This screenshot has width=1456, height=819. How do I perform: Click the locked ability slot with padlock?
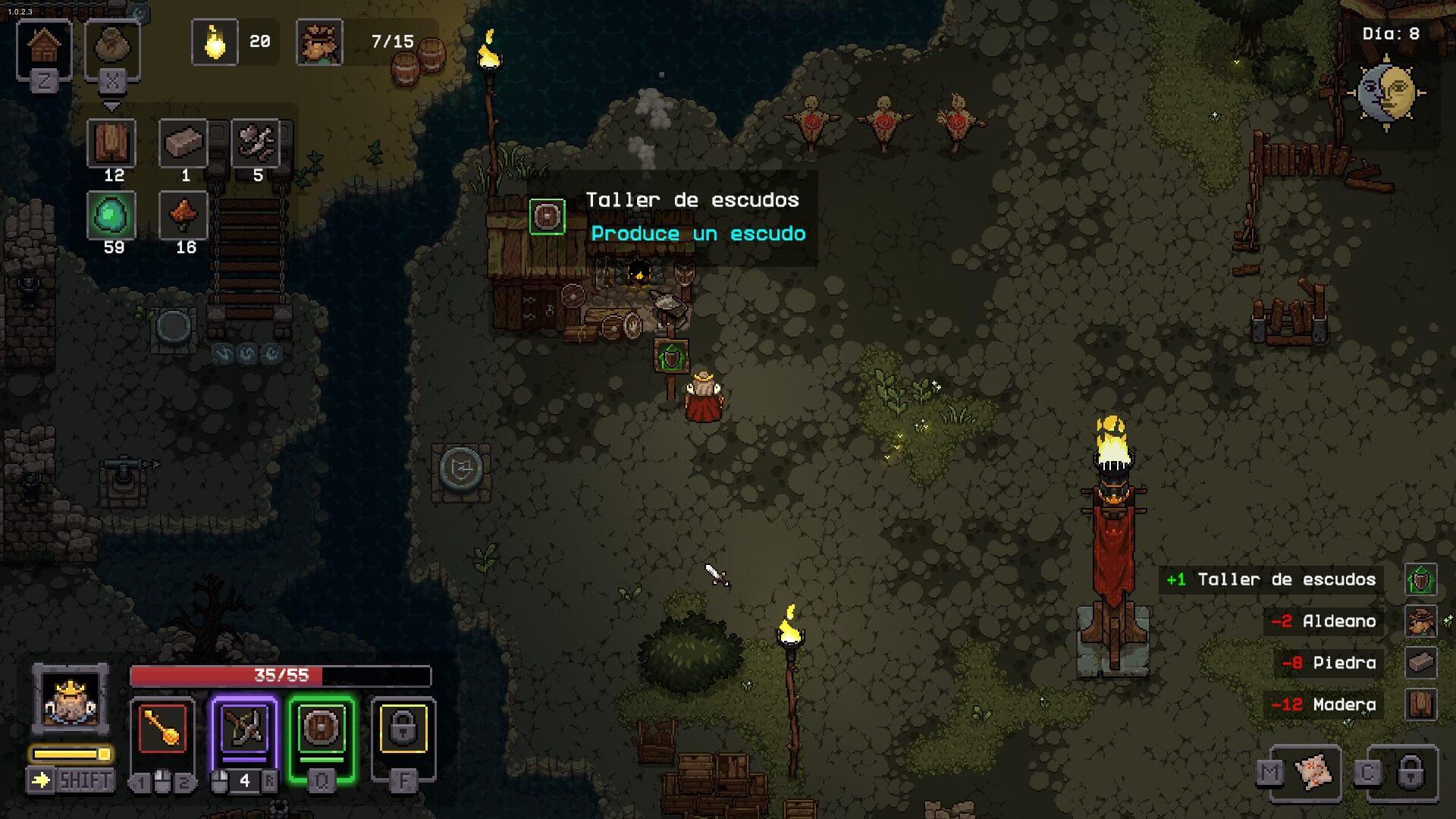403,729
